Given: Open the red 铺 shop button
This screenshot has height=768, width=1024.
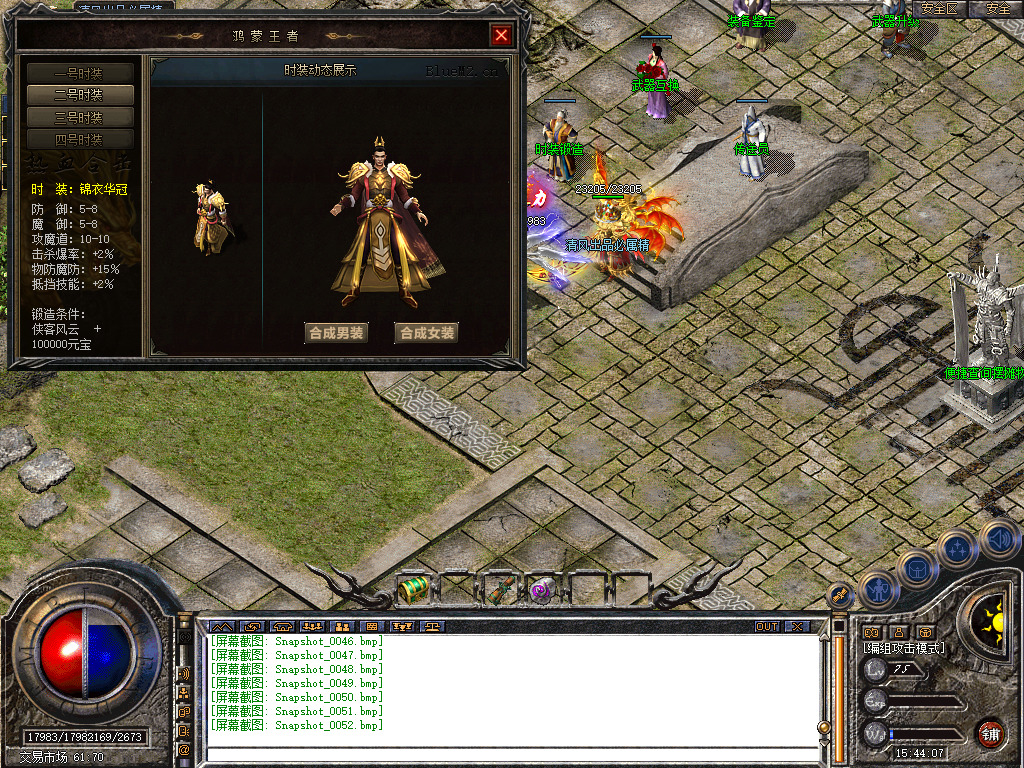Looking at the screenshot, I should coord(990,733).
